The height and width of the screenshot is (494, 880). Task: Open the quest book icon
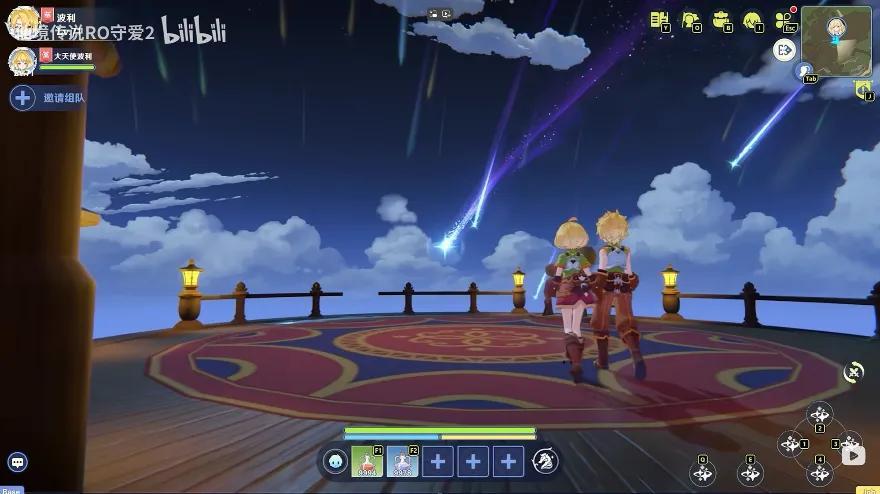click(x=659, y=20)
